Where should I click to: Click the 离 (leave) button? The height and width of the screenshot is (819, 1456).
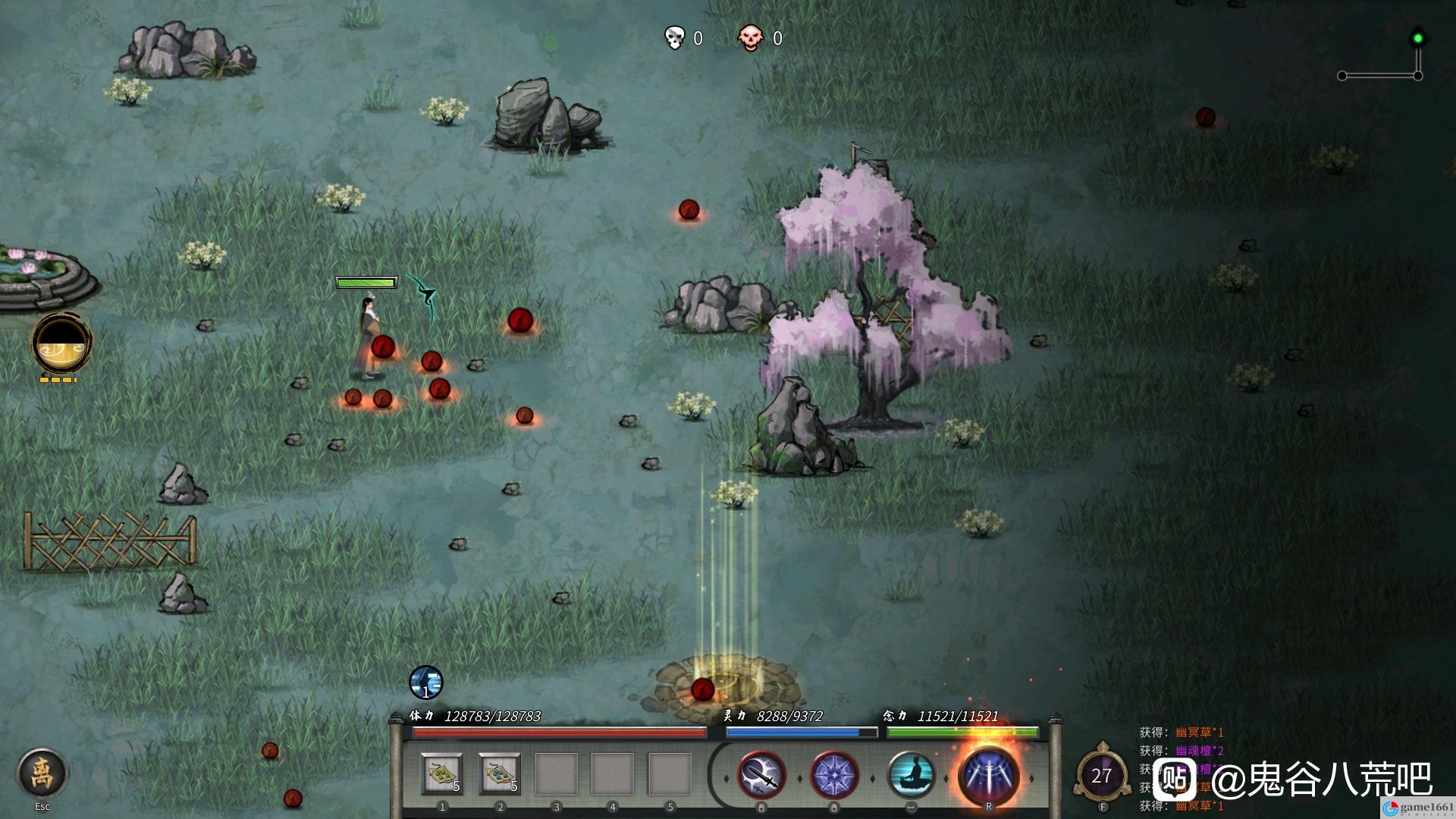click(x=42, y=773)
